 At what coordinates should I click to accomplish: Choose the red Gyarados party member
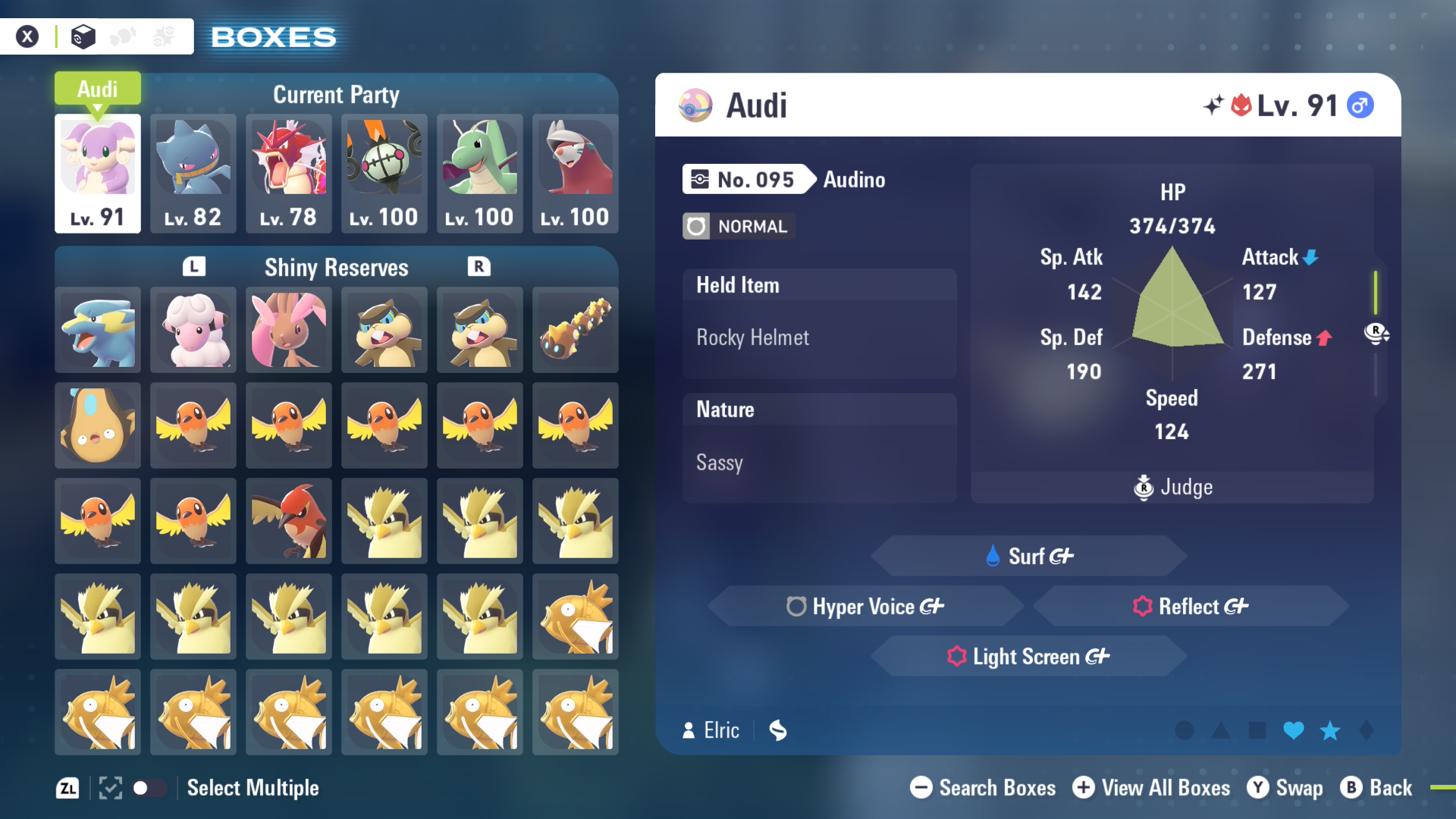click(289, 173)
